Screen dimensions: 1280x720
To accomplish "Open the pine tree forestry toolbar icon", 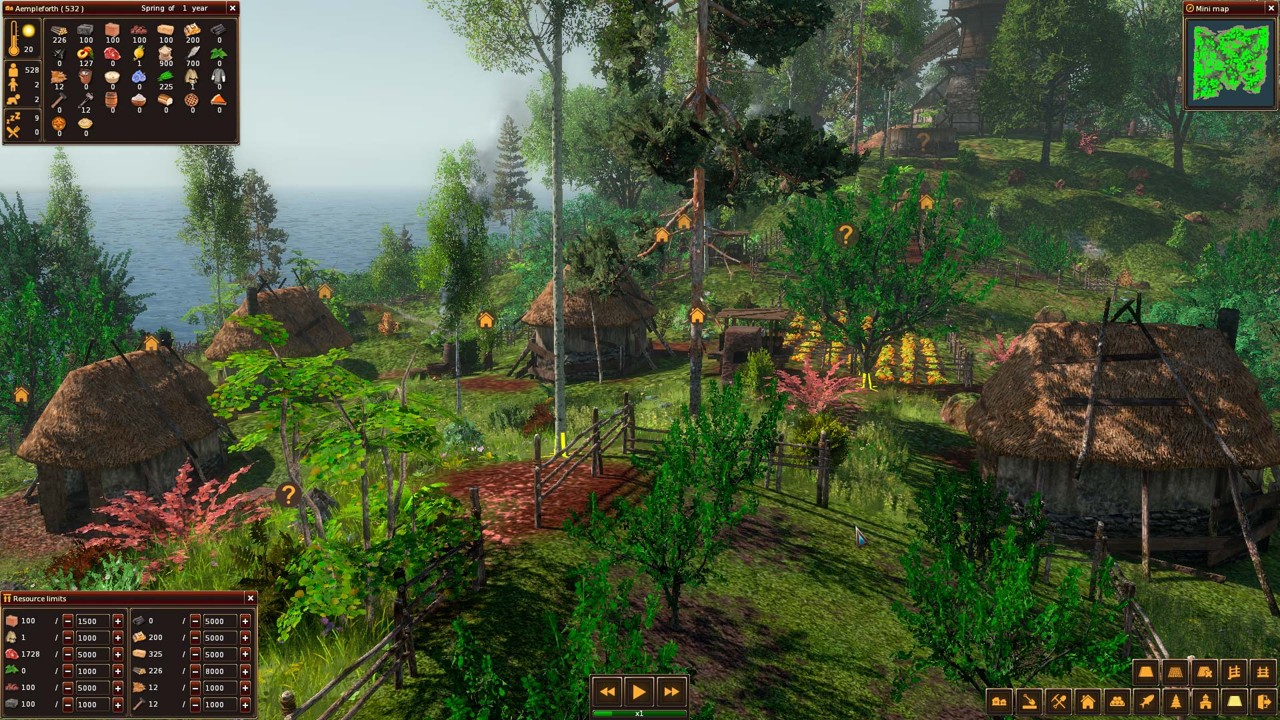I will pyautogui.click(x=1175, y=702).
